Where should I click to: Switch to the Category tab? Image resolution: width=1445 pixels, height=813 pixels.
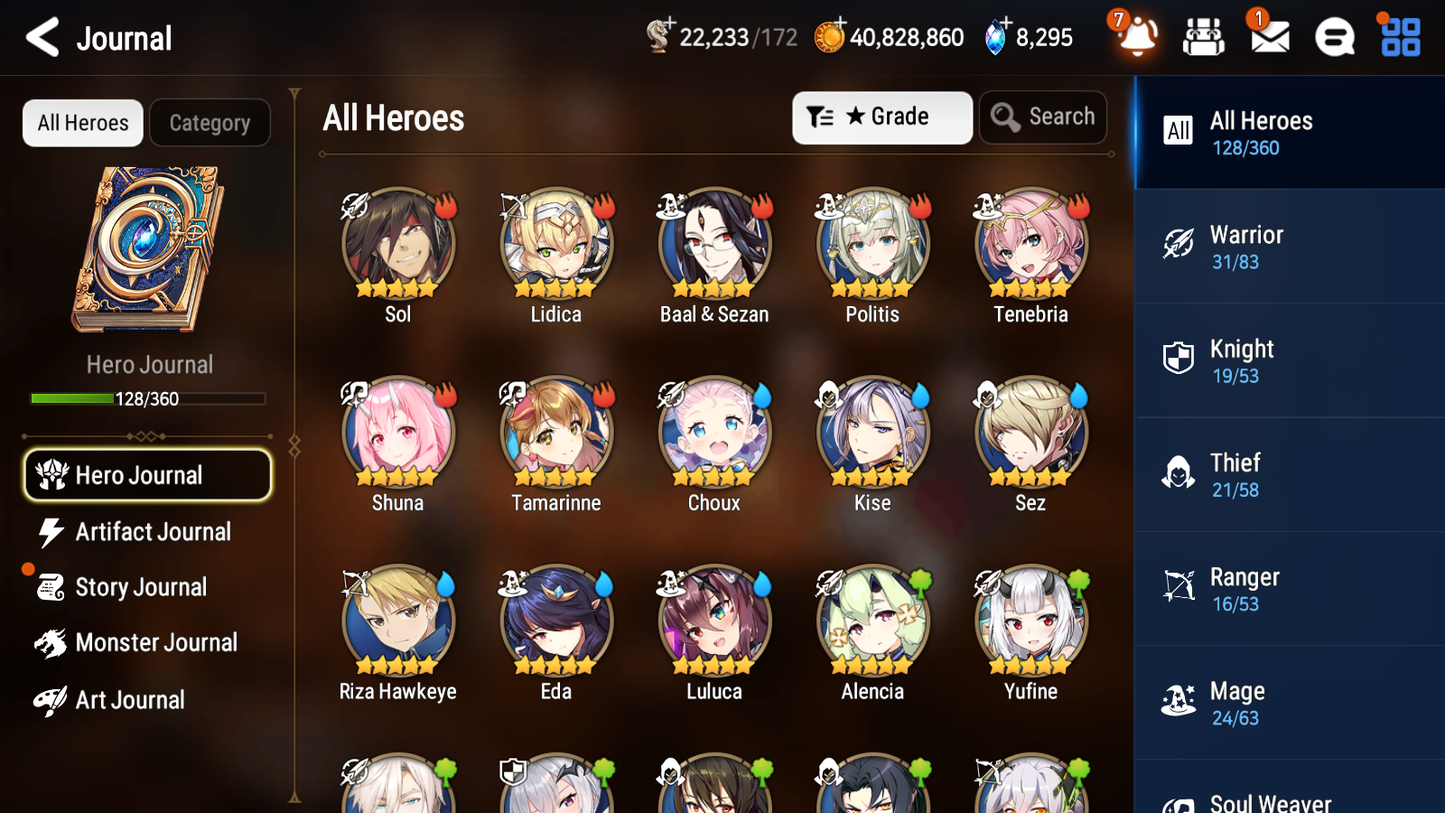point(210,122)
